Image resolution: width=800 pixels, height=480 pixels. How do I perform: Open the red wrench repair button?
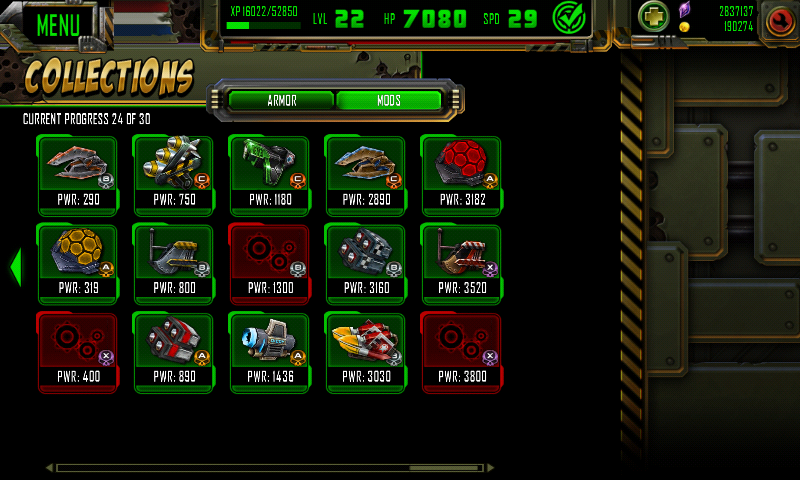click(x=777, y=20)
